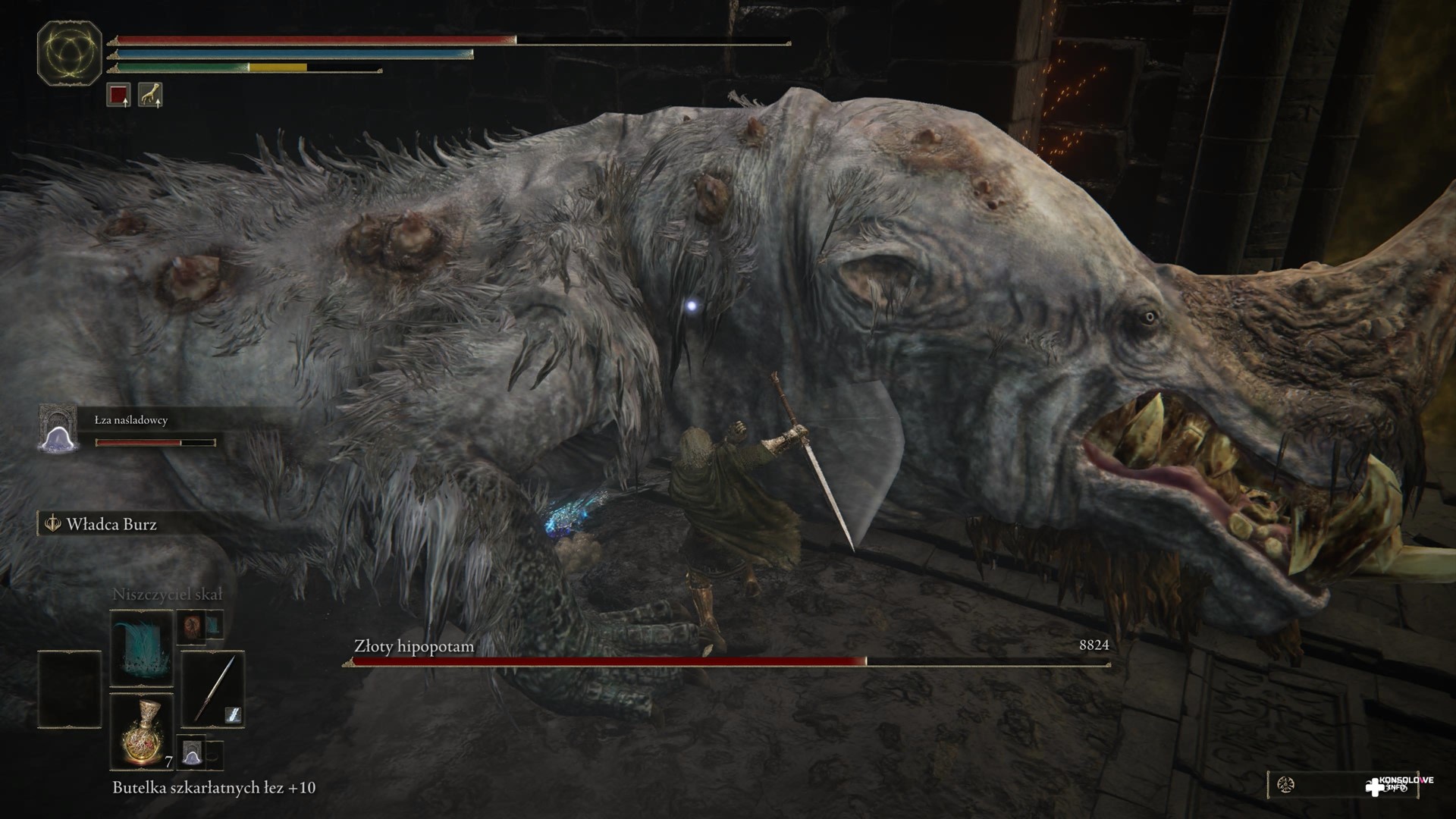Click the red square buff icon
Viewport: 1456px width, 819px height.
[x=118, y=95]
